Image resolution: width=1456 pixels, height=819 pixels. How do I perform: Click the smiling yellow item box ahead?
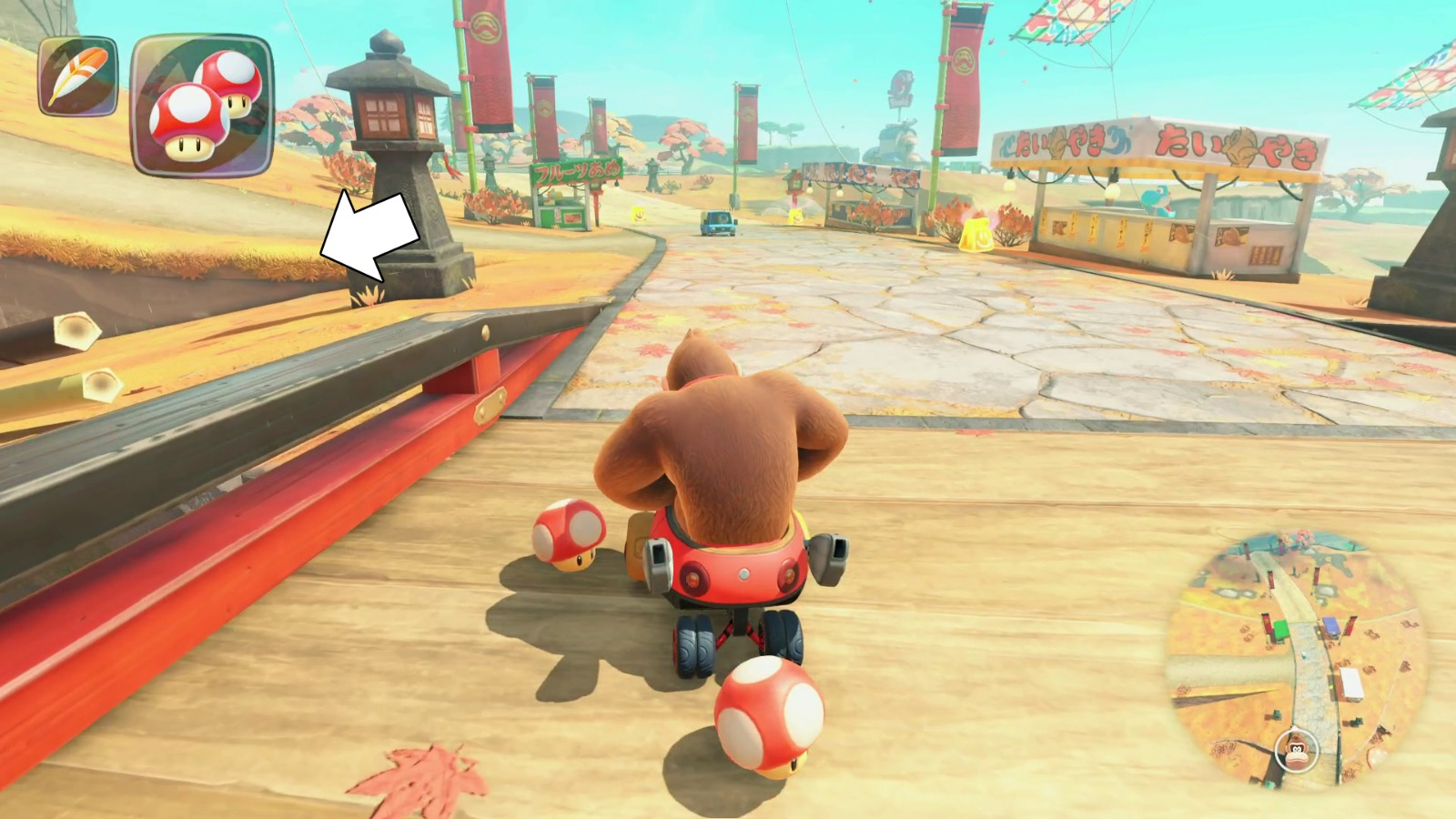[x=798, y=217]
